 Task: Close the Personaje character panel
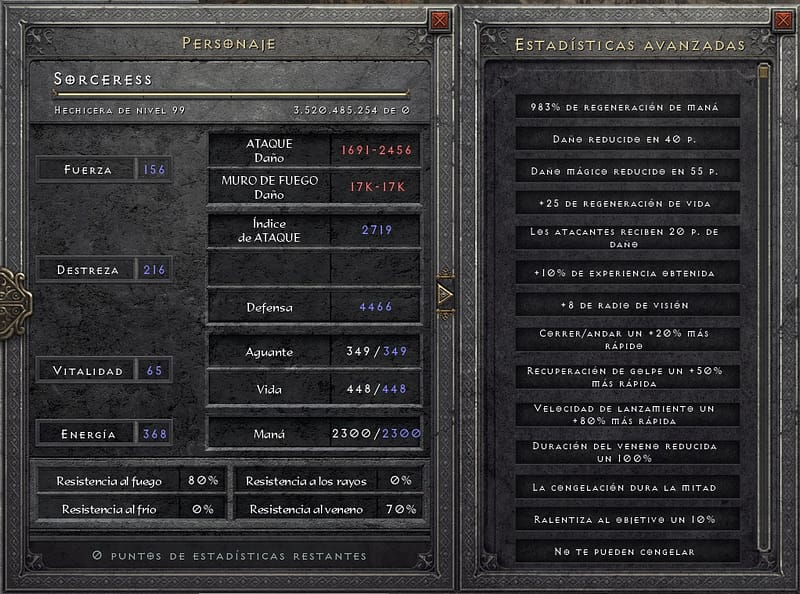pos(440,20)
